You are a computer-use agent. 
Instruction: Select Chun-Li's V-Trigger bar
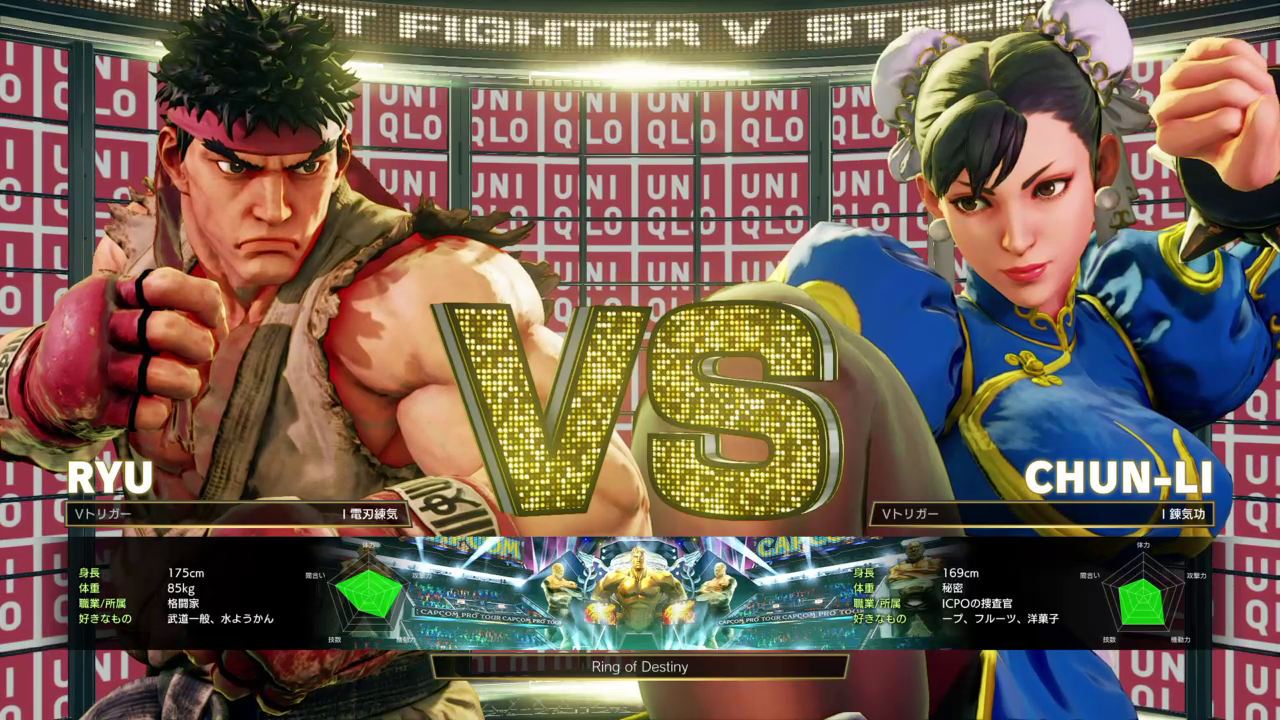[1042, 514]
